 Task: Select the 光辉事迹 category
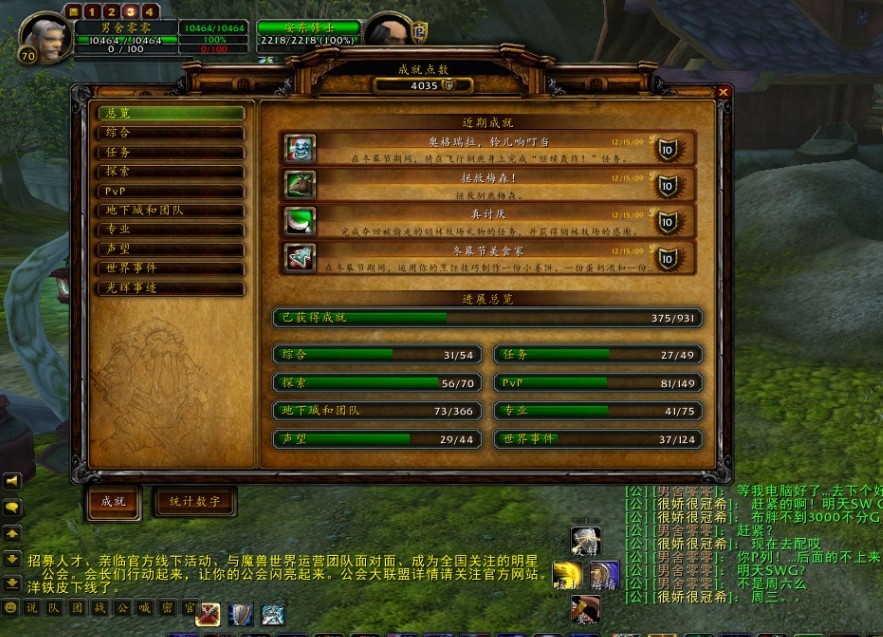coord(169,288)
